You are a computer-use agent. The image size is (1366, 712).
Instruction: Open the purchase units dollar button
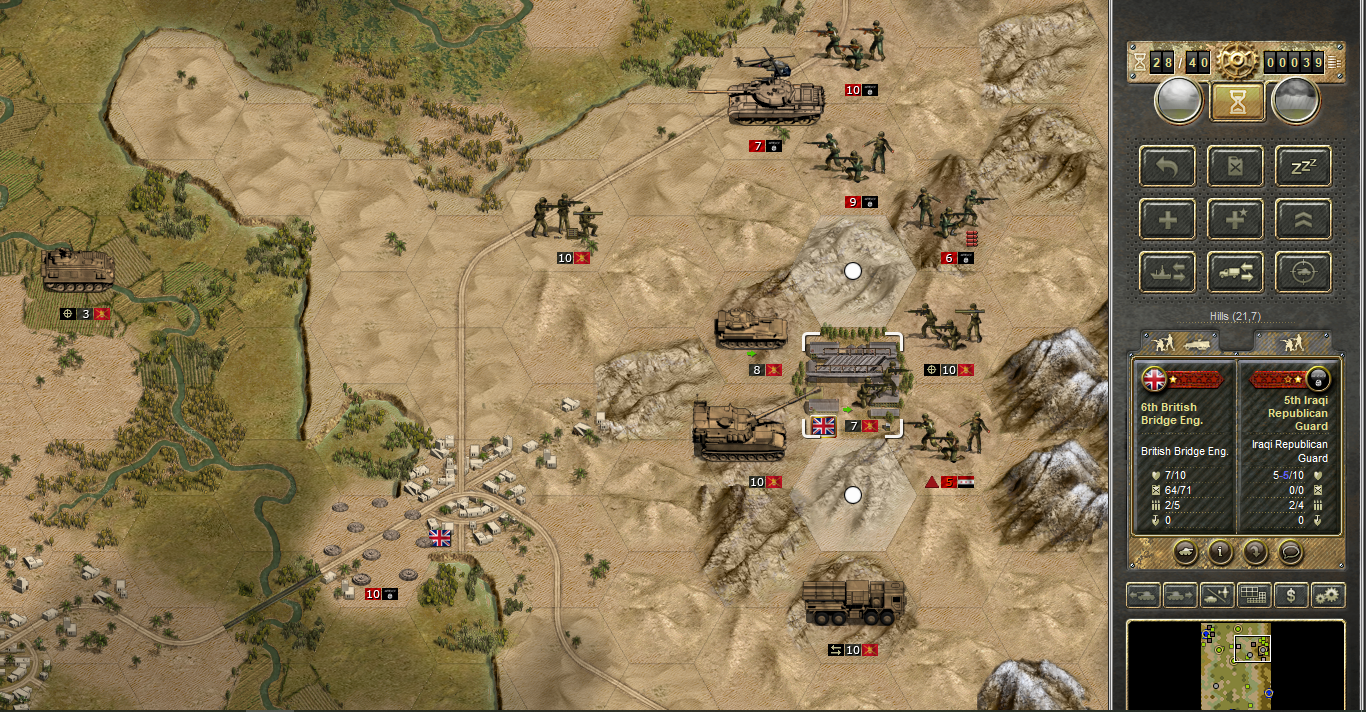[x=1291, y=596]
